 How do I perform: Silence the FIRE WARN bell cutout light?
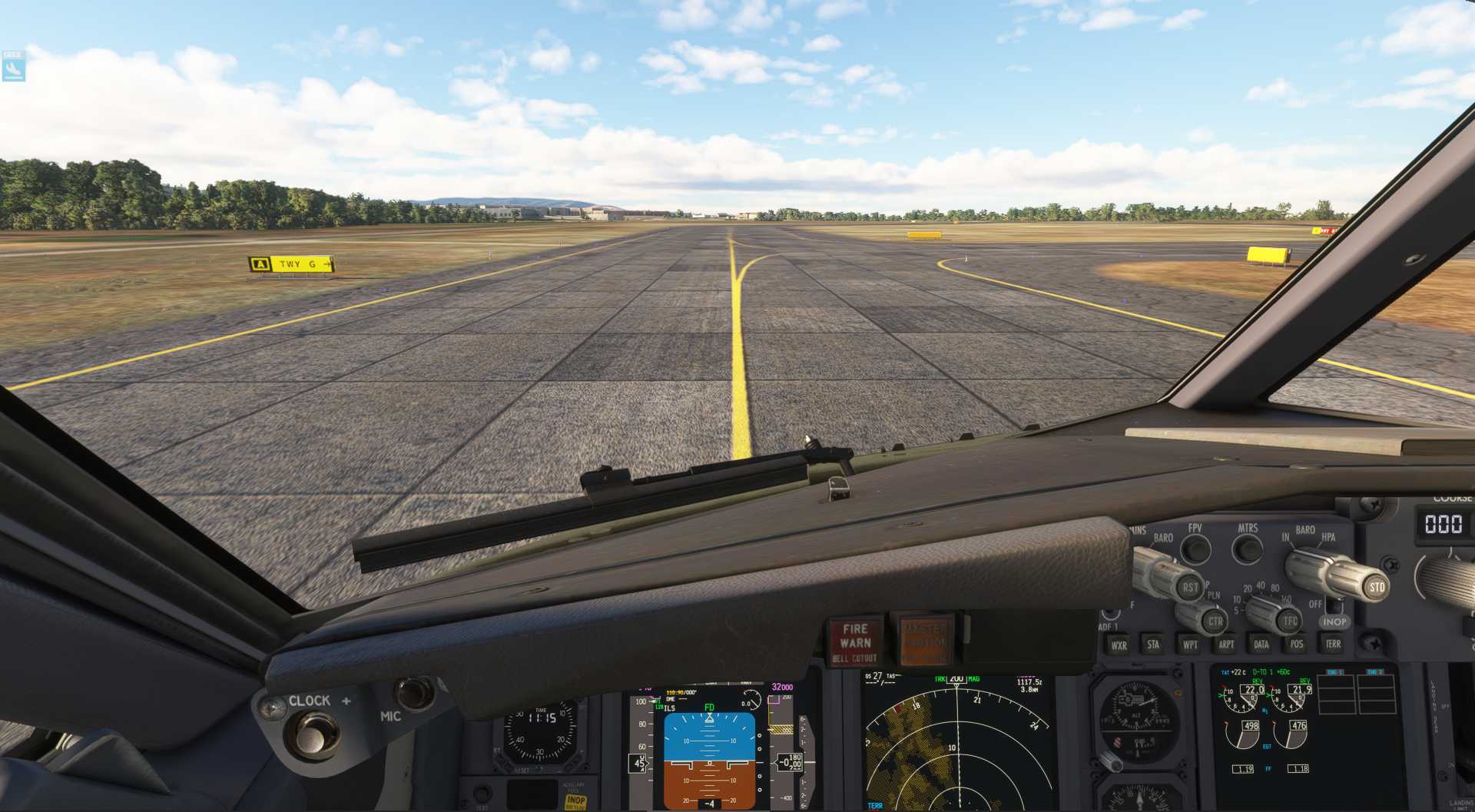point(855,642)
